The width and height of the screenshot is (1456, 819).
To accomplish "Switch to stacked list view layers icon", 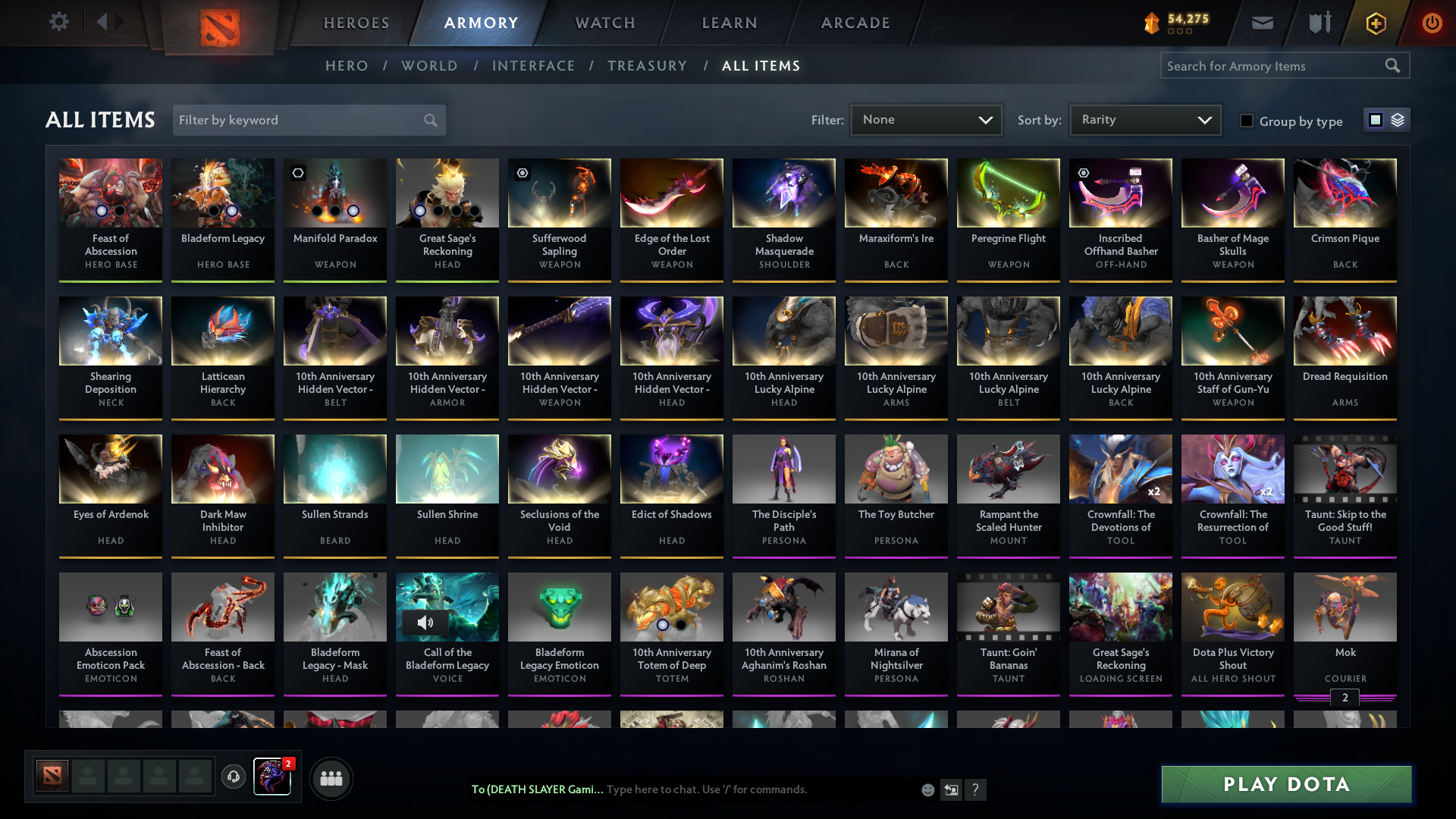I will click(x=1398, y=120).
